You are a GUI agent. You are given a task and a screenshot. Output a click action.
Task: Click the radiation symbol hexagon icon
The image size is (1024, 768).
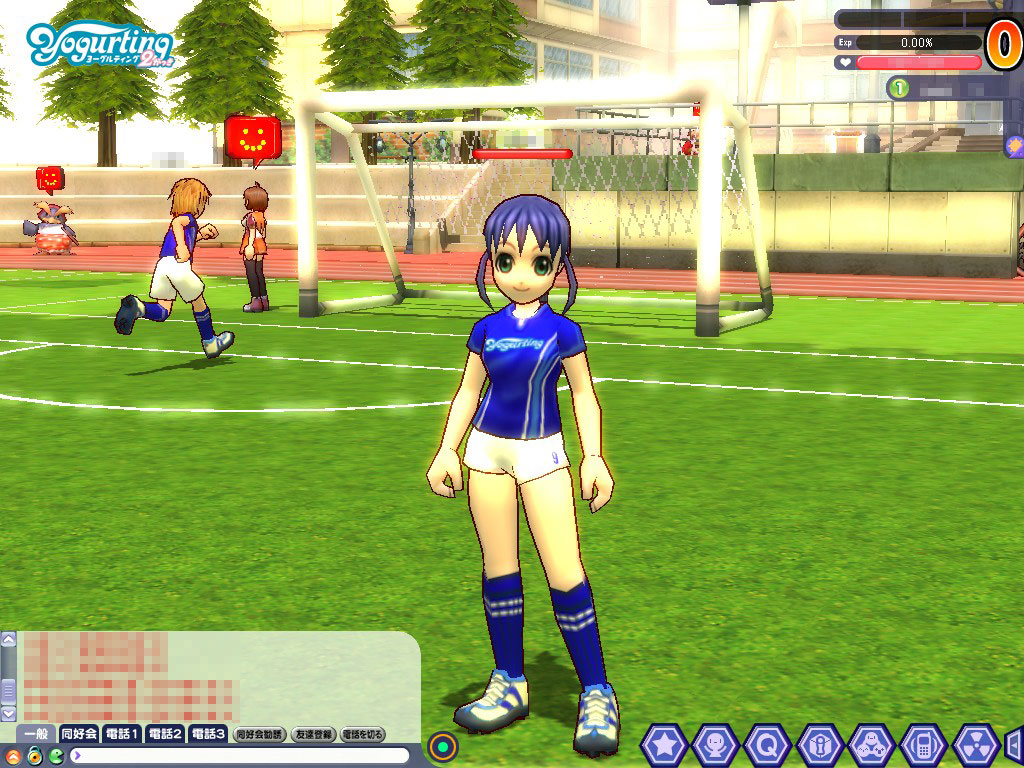(x=975, y=745)
